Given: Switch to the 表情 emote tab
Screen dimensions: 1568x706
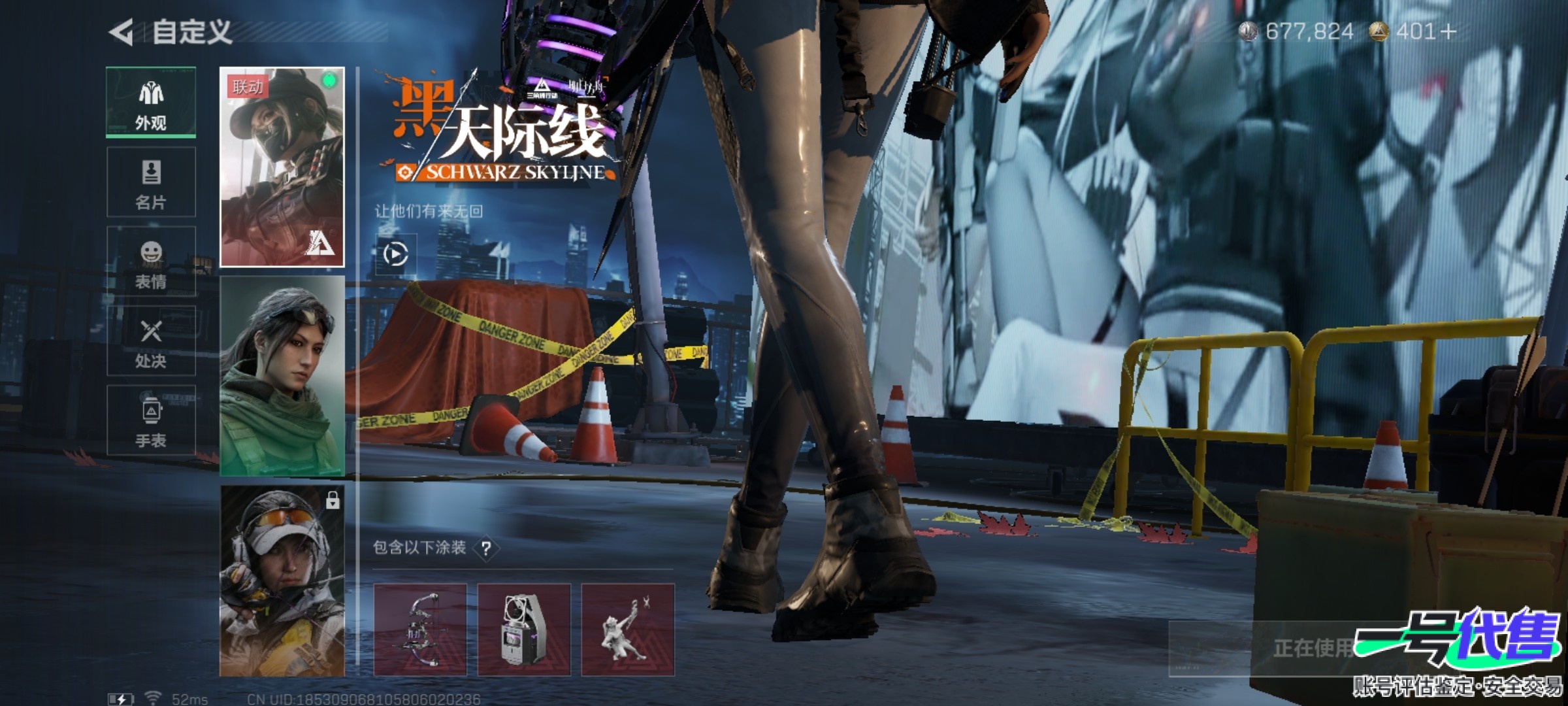Looking at the screenshot, I should [151, 261].
